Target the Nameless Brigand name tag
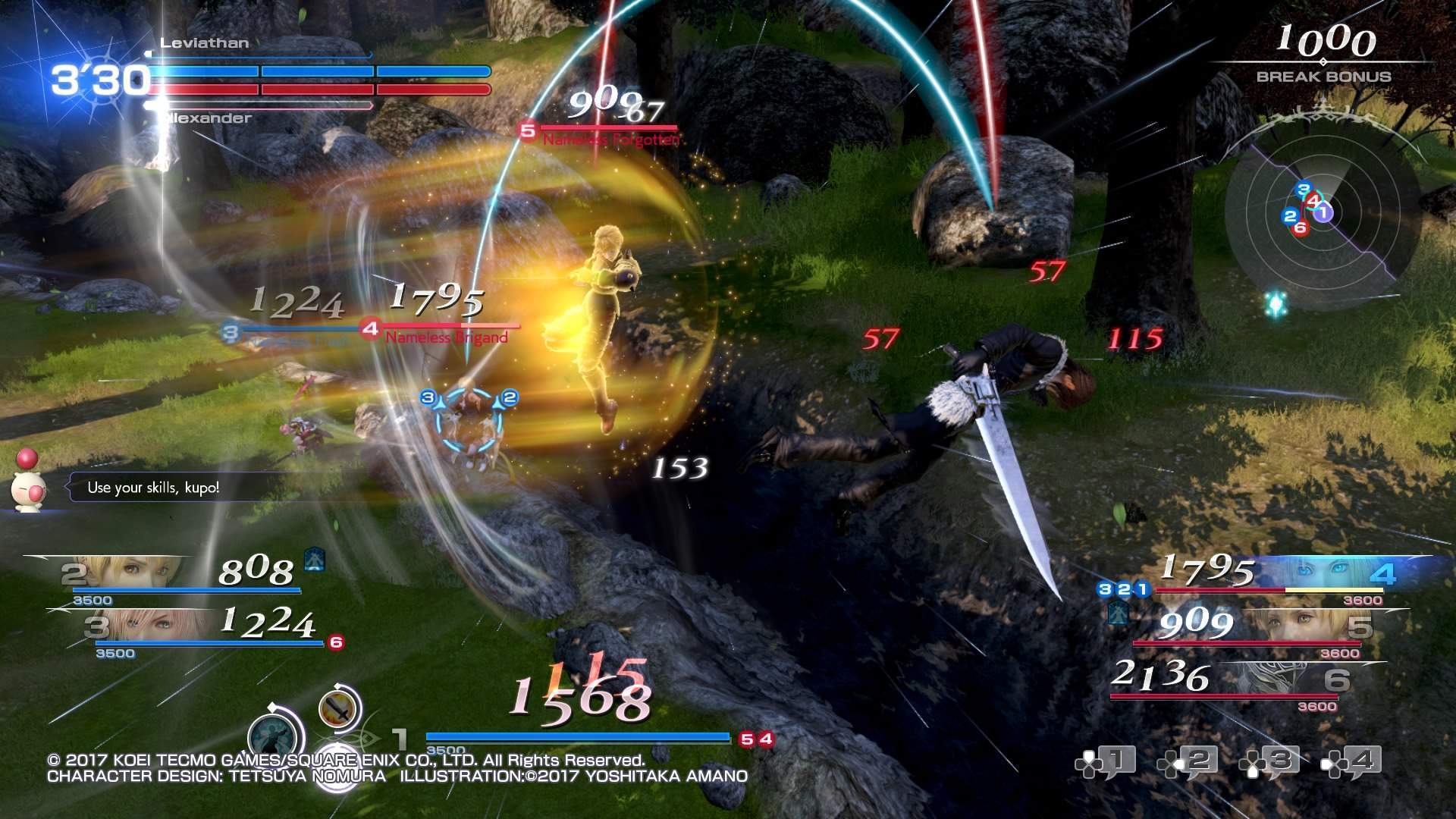The image size is (1456, 819). [x=446, y=337]
